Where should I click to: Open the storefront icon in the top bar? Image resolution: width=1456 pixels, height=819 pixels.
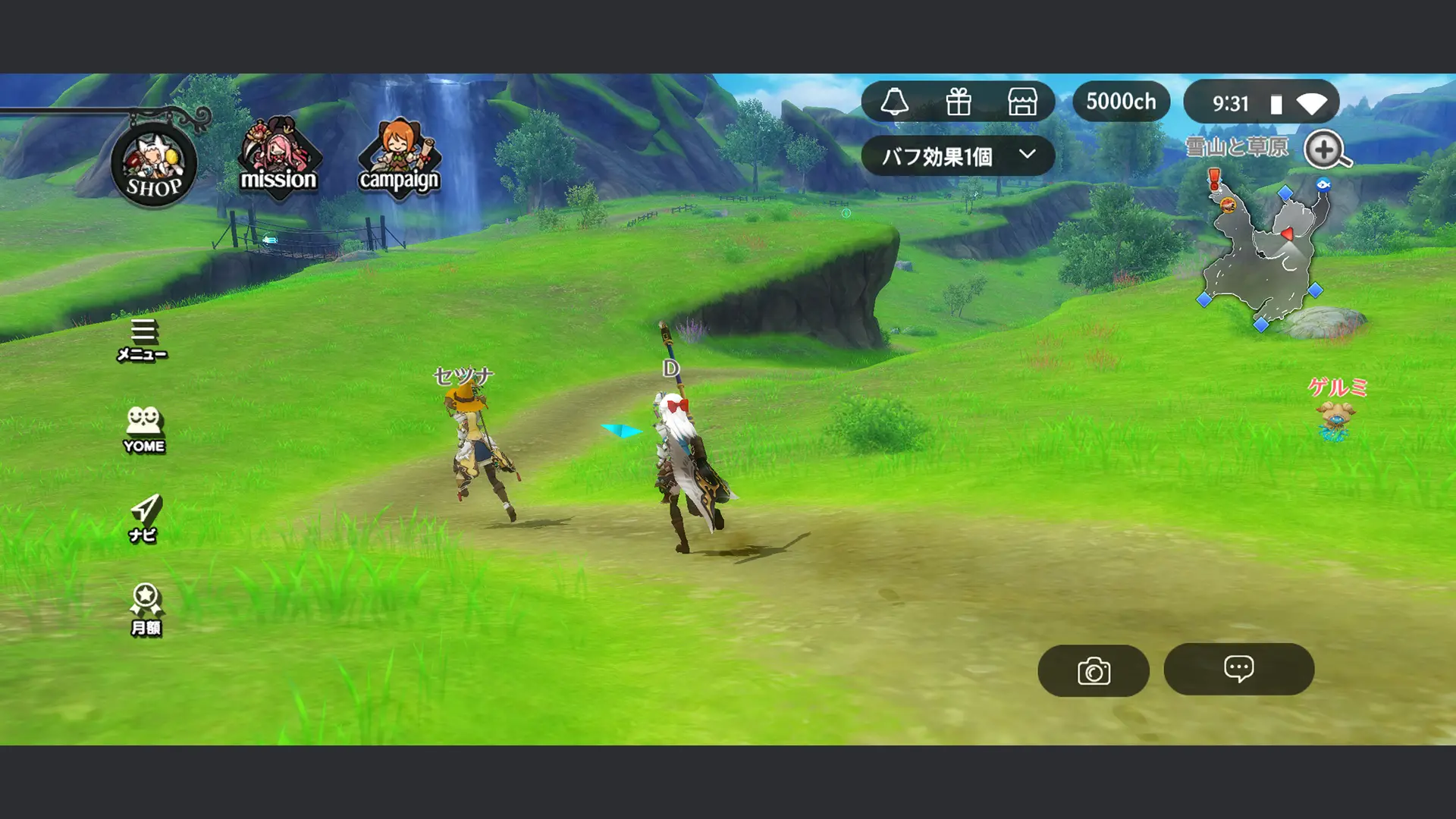click(x=1022, y=102)
